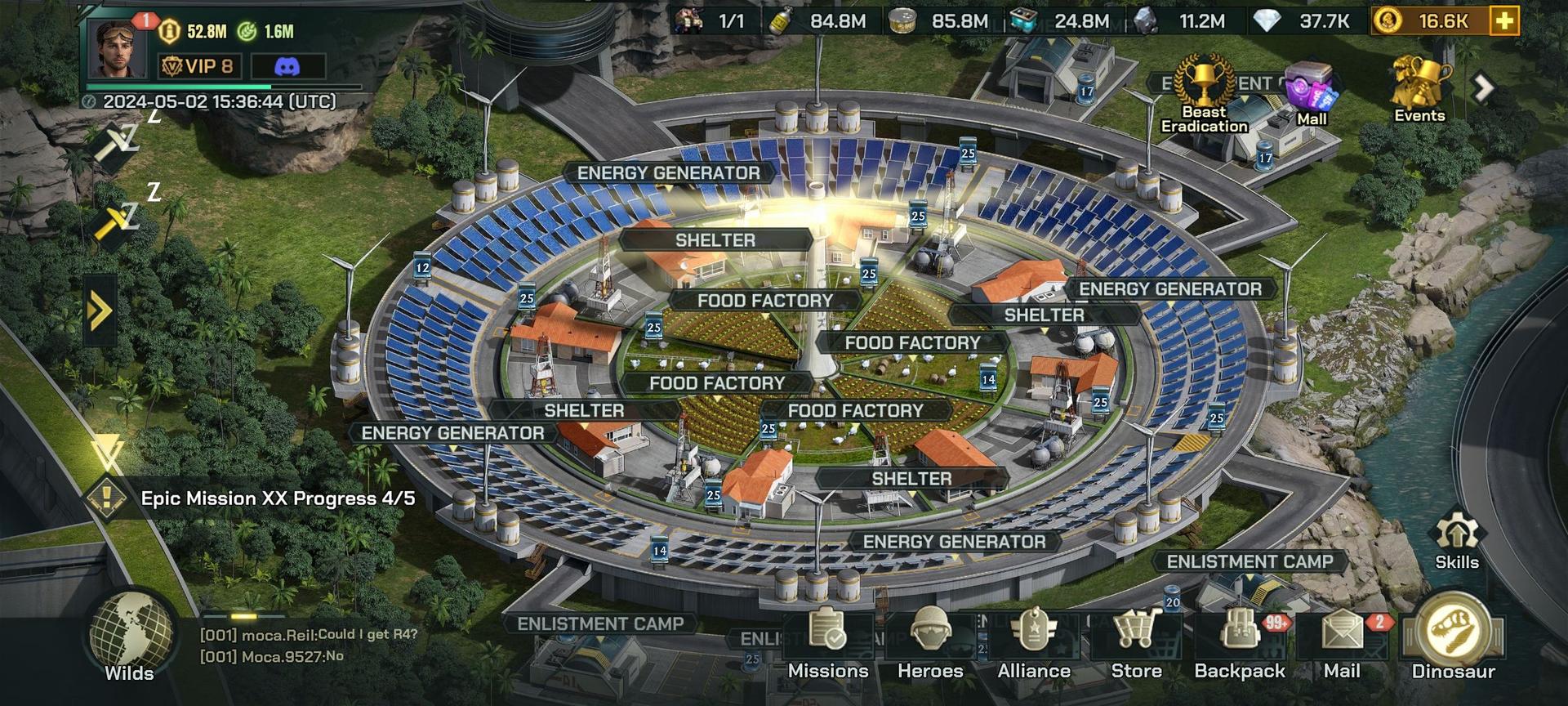Expand the left side panel arrow

[100, 311]
